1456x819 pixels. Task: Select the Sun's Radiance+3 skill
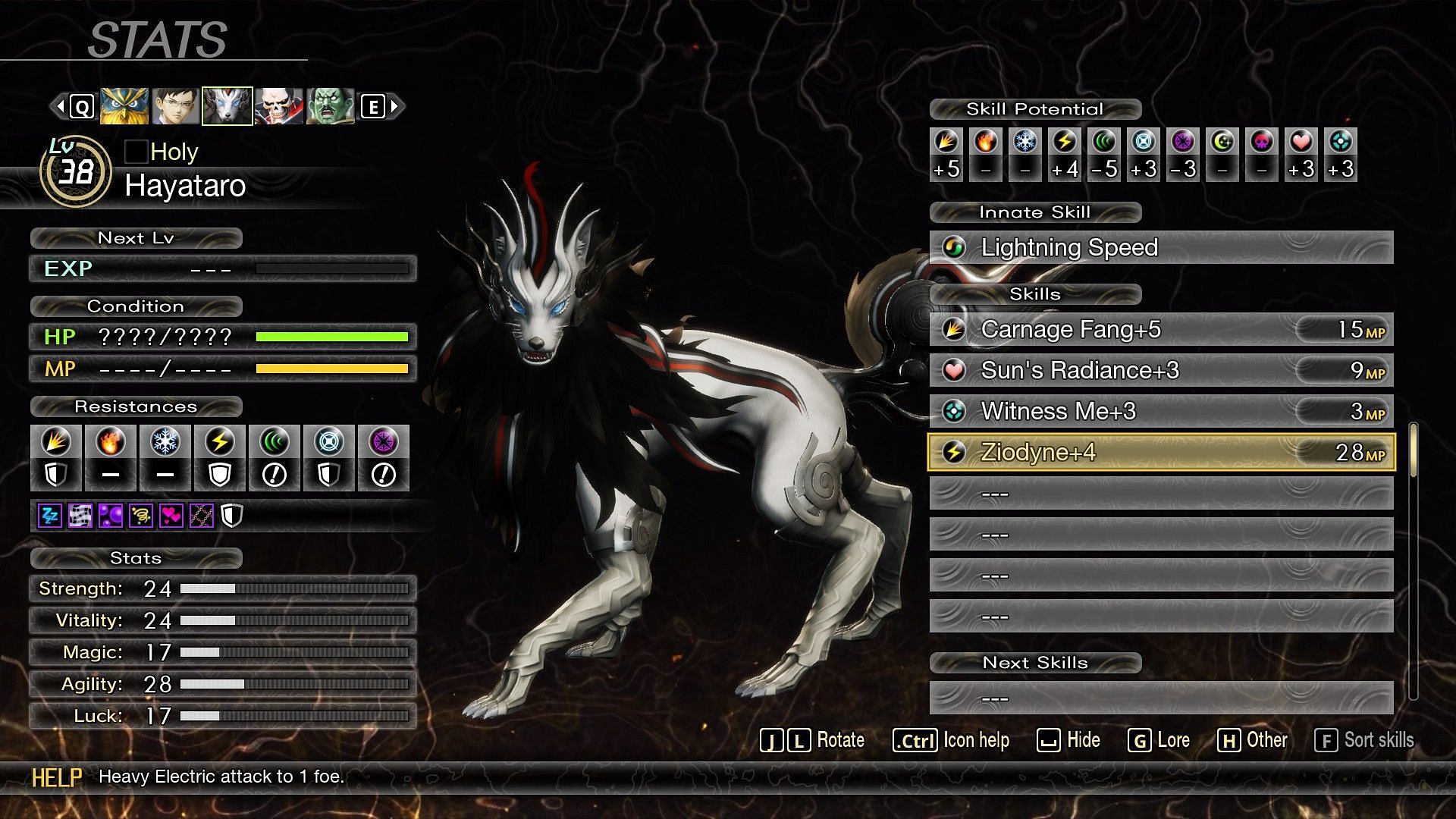coord(1160,370)
